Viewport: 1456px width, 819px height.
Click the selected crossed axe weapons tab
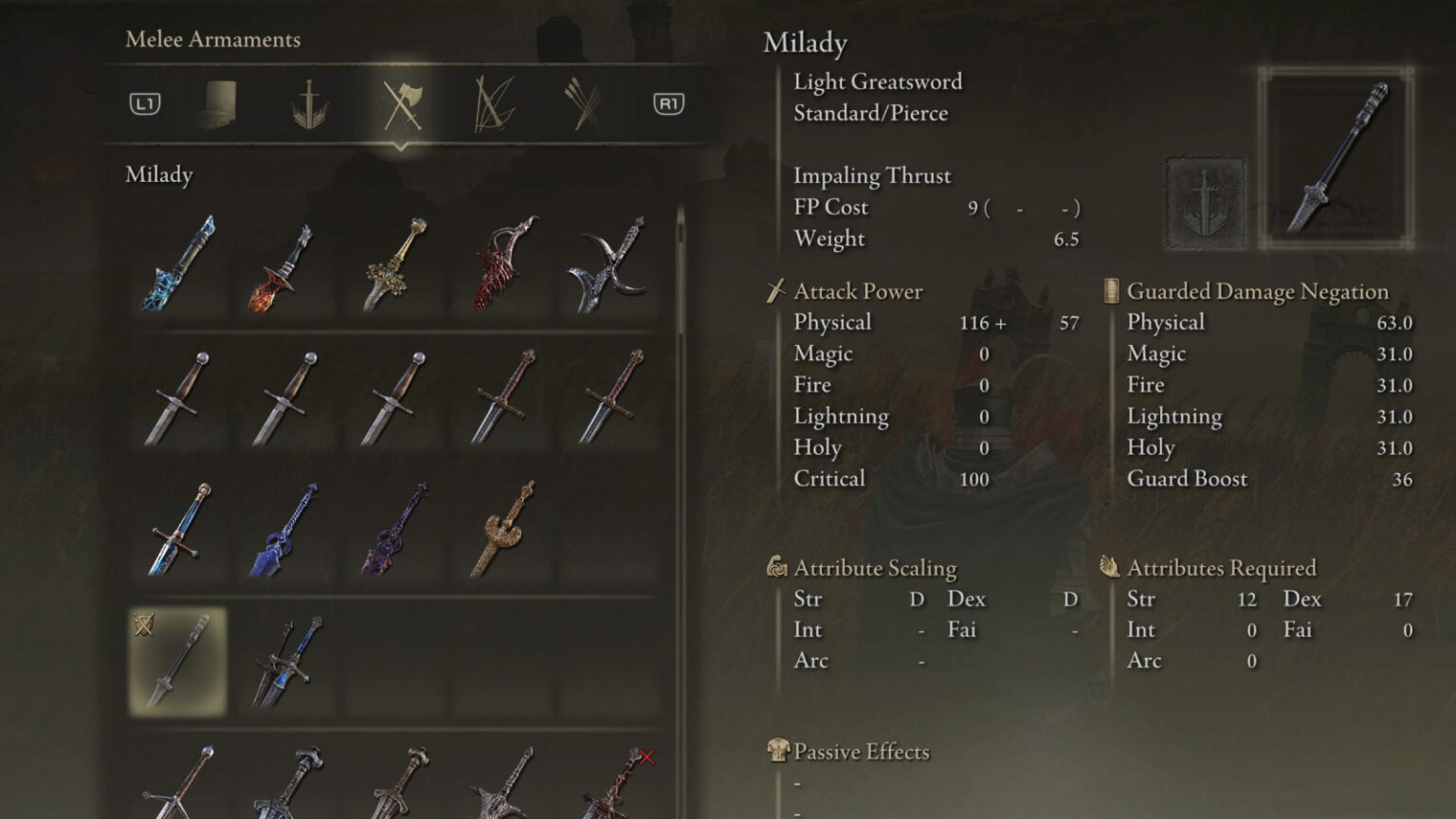(x=400, y=104)
